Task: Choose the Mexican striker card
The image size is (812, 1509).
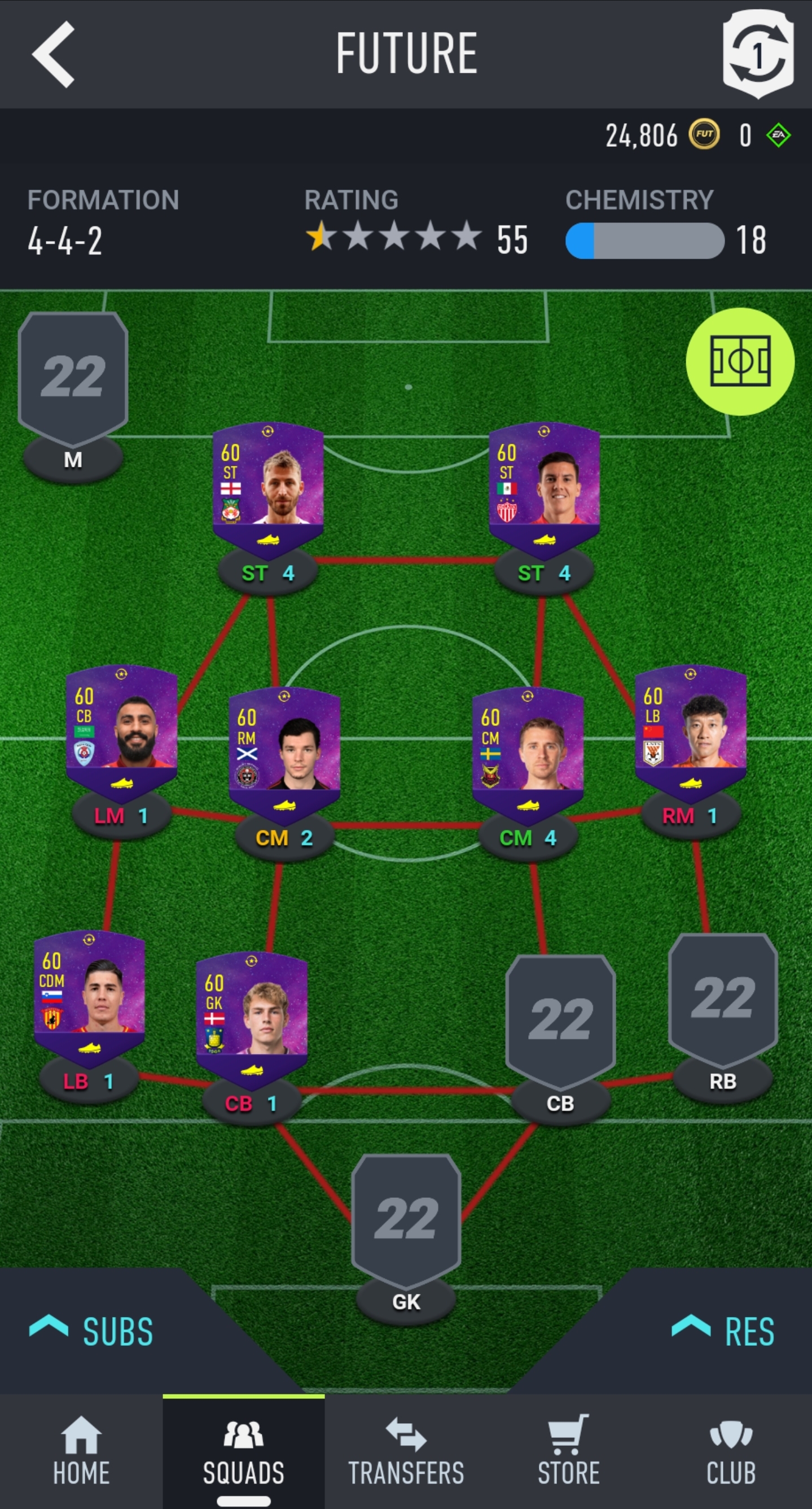Action: point(544,485)
